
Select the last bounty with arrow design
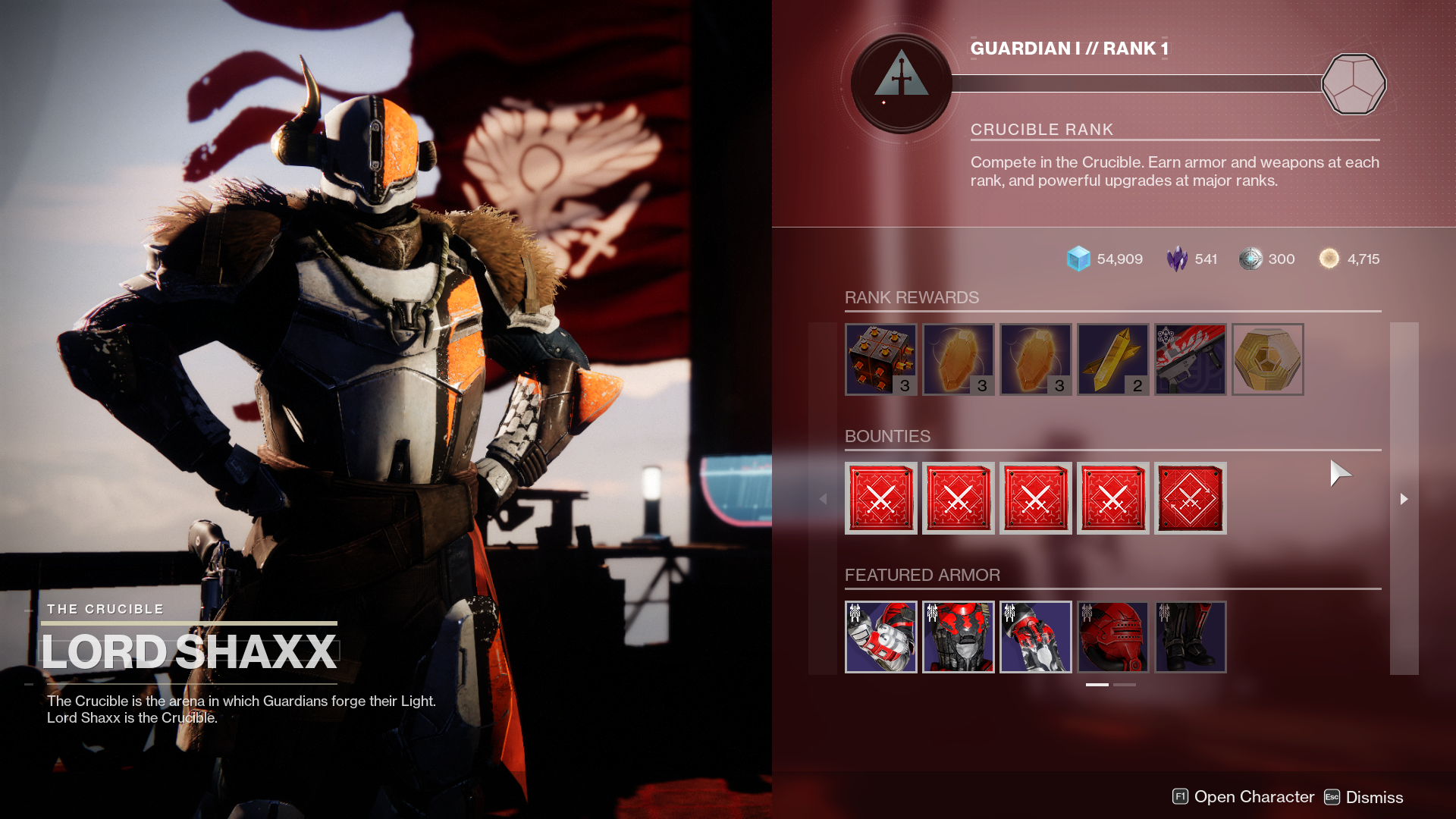point(1191,498)
